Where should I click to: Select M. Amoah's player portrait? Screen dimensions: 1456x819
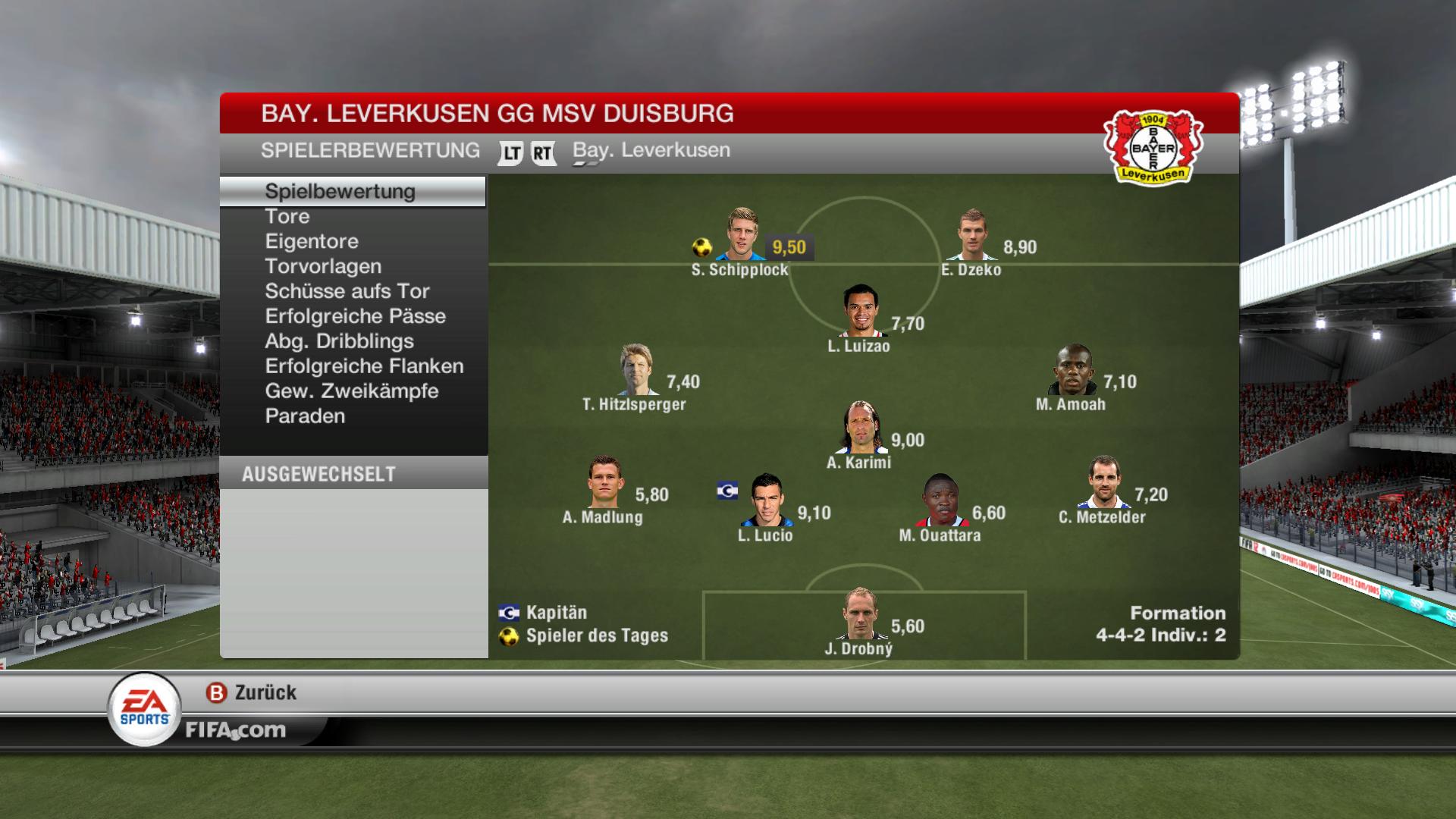1073,370
